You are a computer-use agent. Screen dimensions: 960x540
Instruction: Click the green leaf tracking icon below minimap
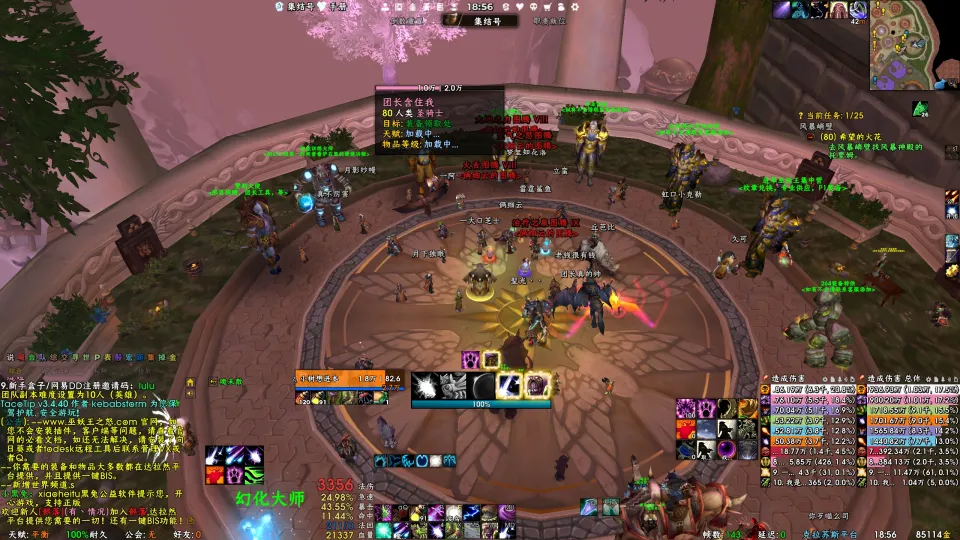[920, 108]
